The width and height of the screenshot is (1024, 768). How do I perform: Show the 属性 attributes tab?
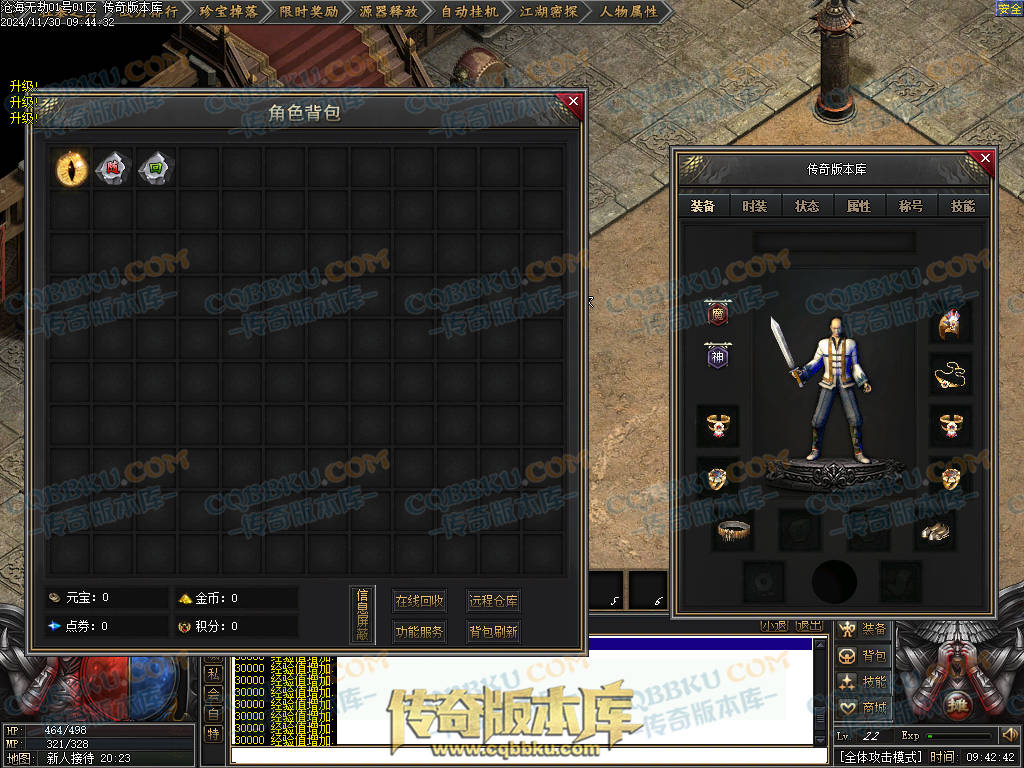coord(859,206)
